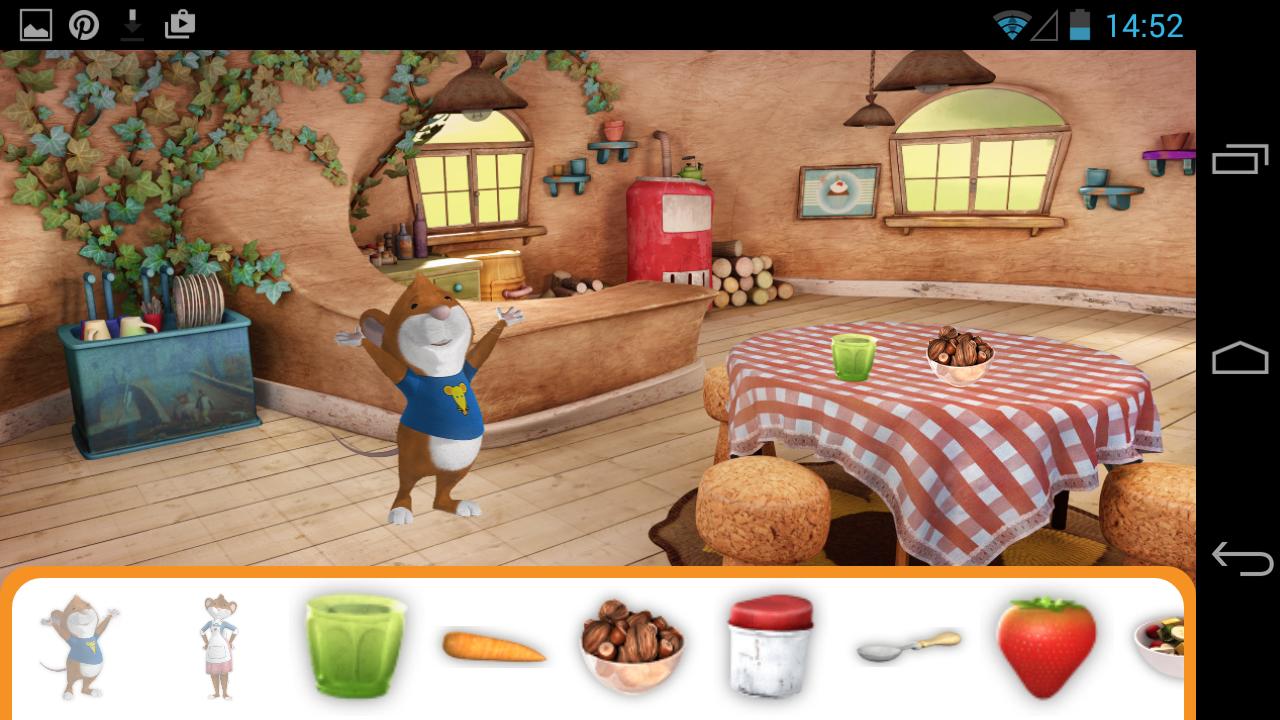This screenshot has width=1280, height=720.
Task: Open the image gallery icon
Action: pyautogui.click(x=37, y=24)
